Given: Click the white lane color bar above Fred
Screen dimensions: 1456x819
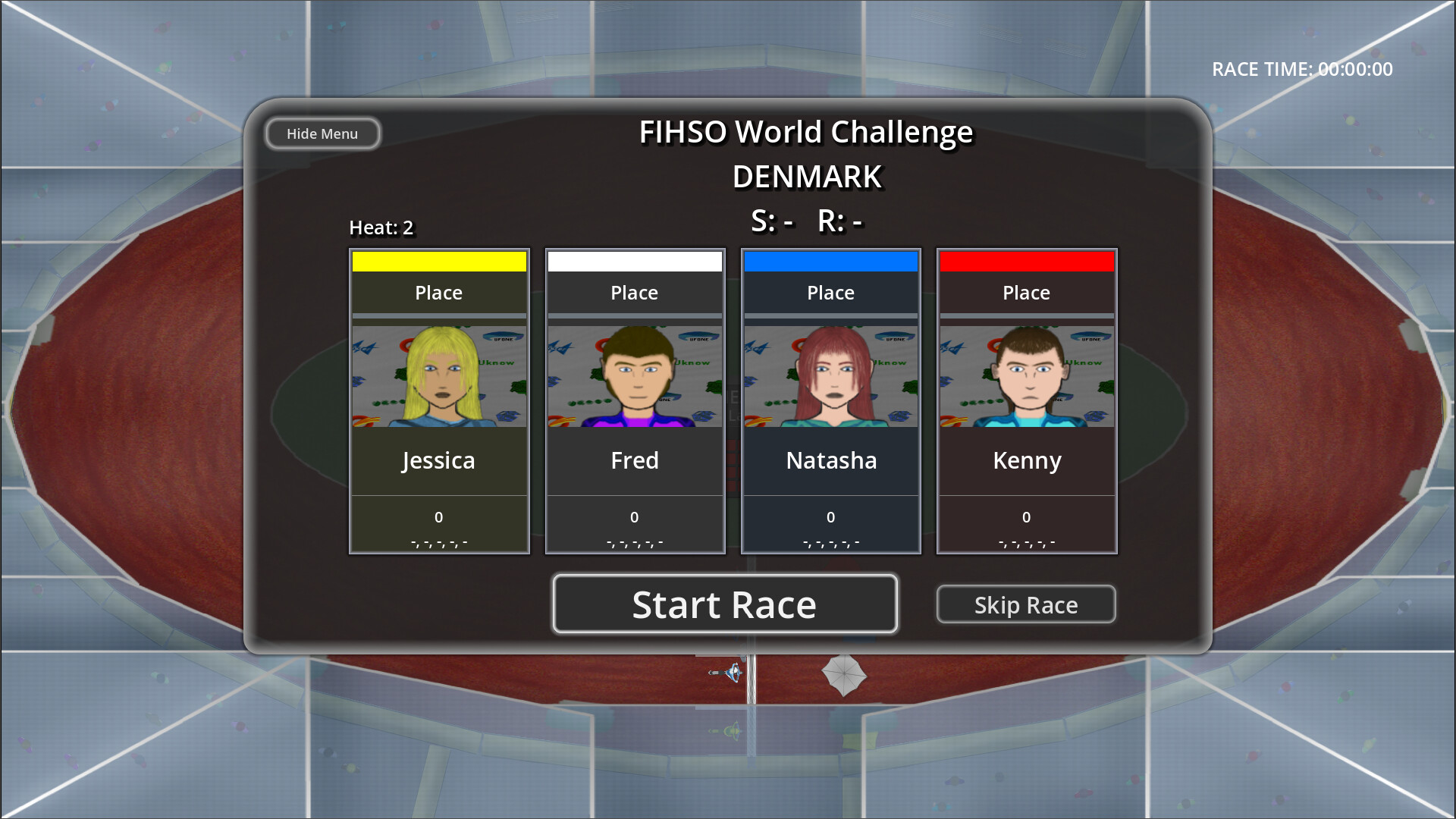Looking at the screenshot, I should 635,260.
